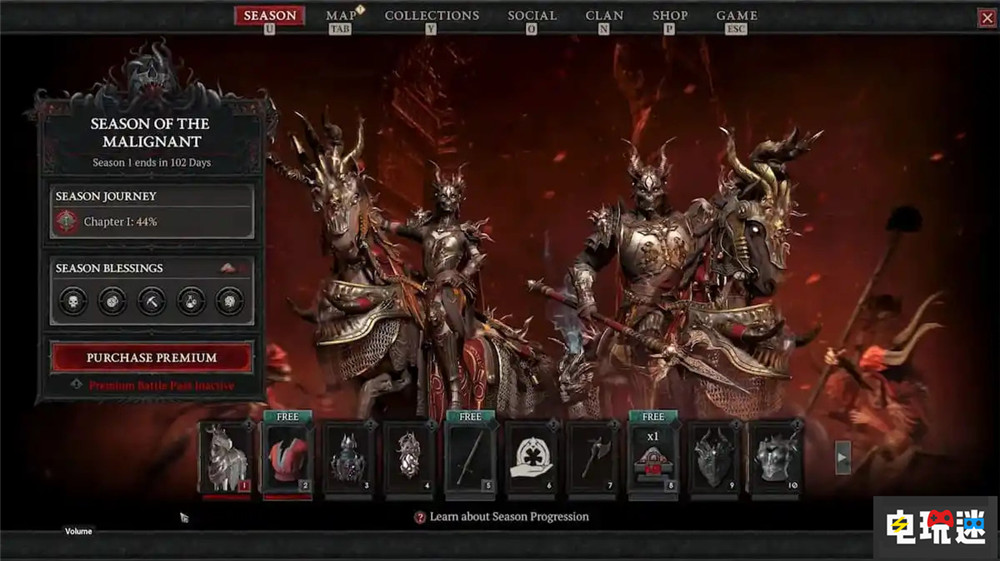This screenshot has width=1000, height=561.
Task: Choose the pickaxe season blessing
Action: pos(152,301)
